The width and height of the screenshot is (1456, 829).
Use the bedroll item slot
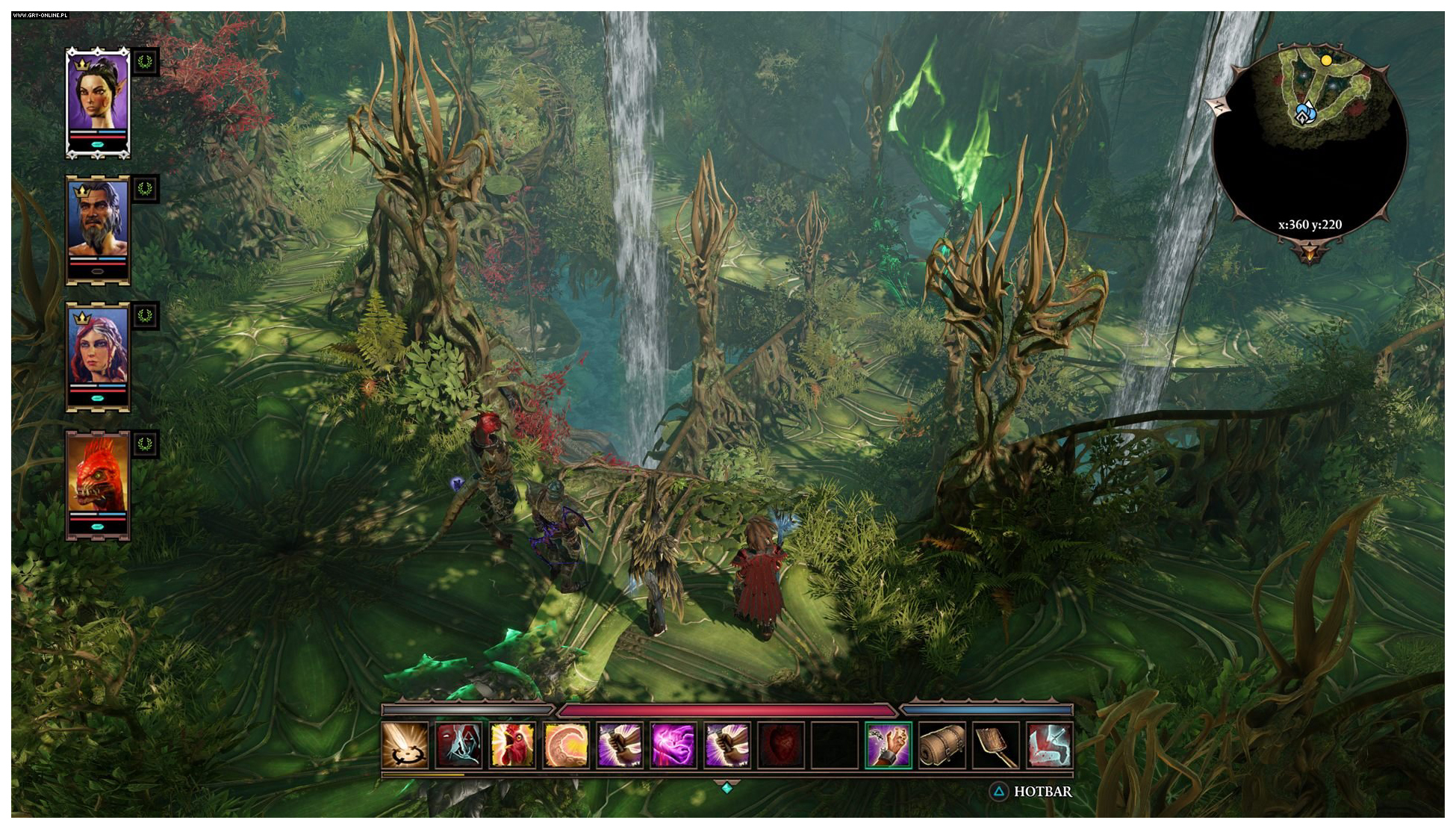[942, 745]
